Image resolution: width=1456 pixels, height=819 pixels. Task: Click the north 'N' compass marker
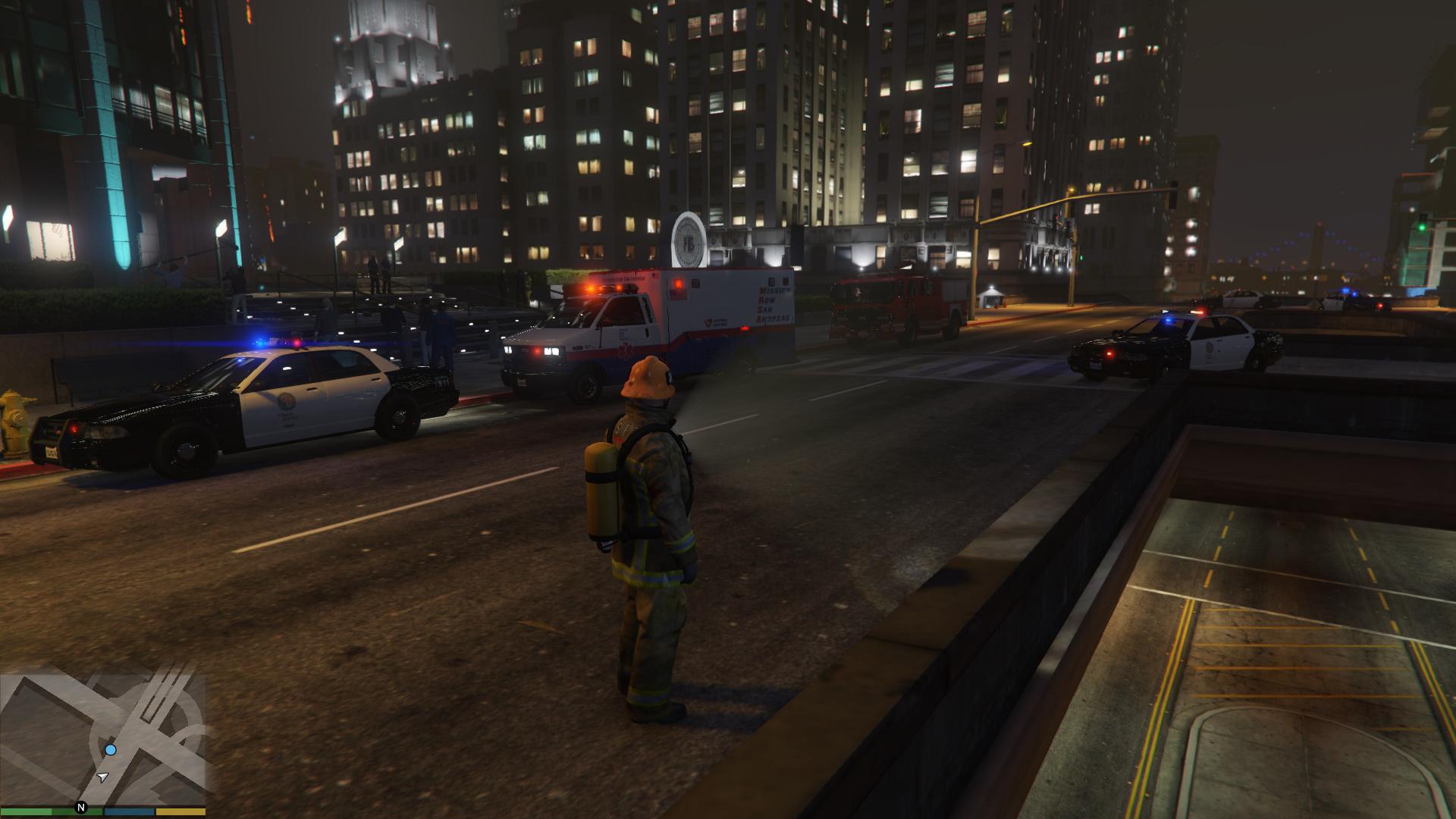(x=81, y=808)
